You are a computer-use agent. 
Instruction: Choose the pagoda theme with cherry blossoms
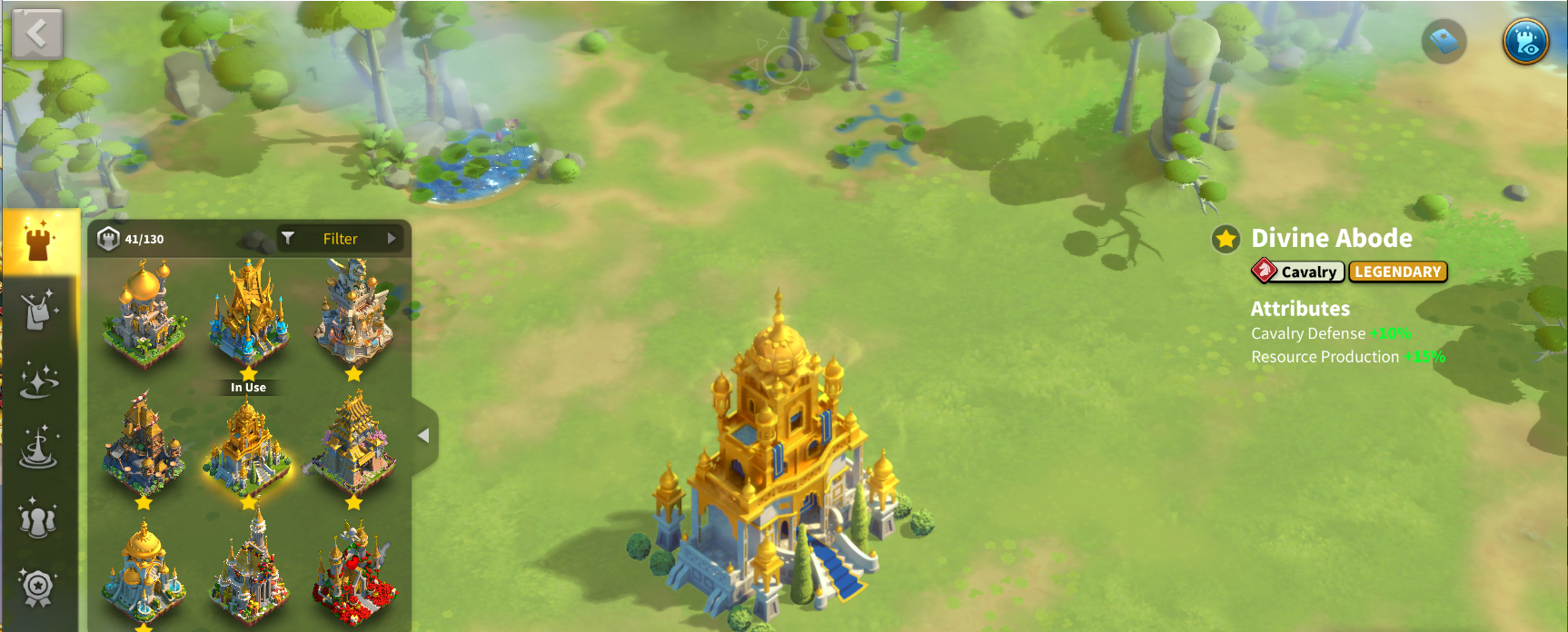(x=353, y=445)
